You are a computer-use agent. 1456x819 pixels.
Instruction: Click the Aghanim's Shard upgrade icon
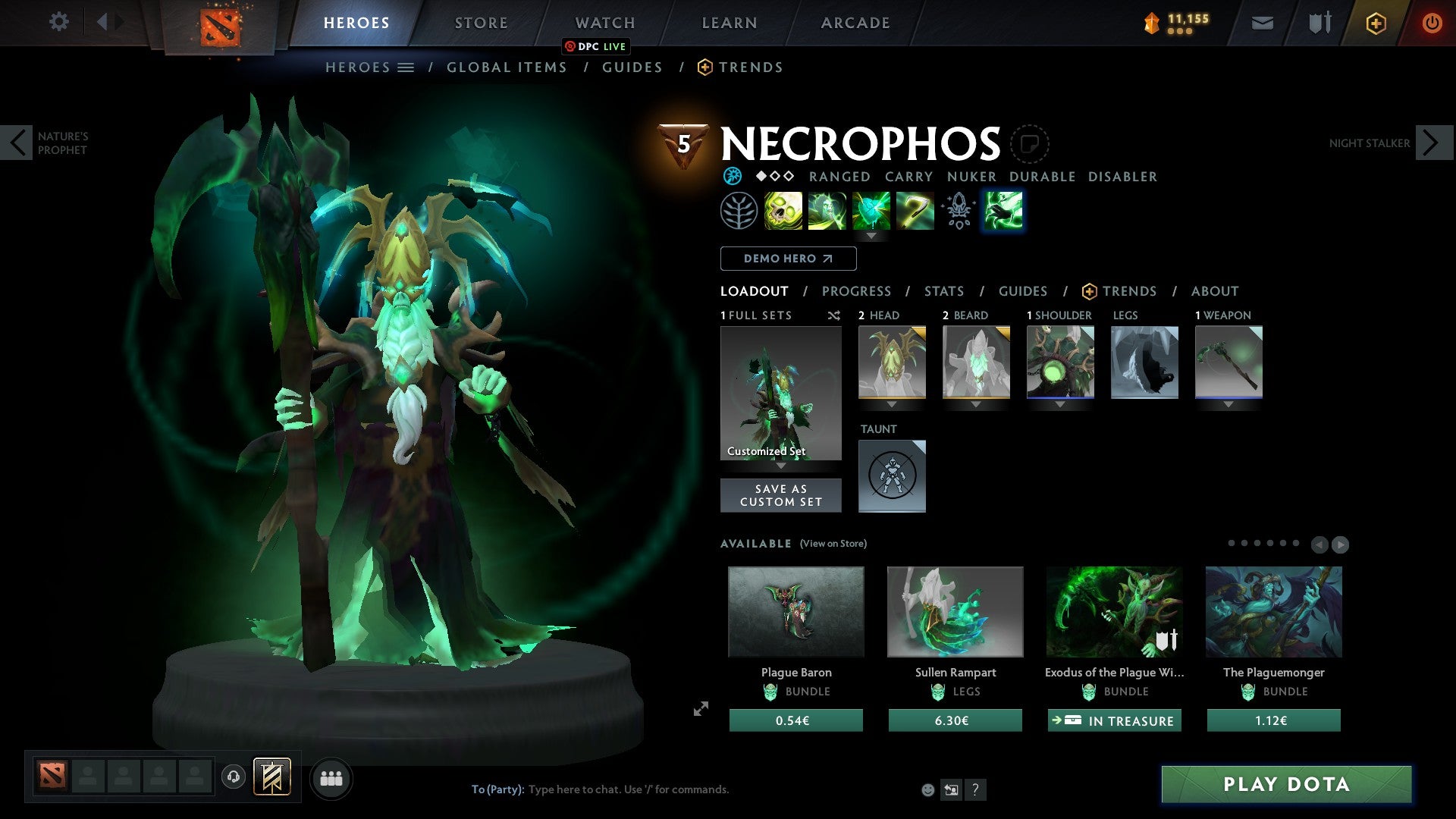pos(959,211)
